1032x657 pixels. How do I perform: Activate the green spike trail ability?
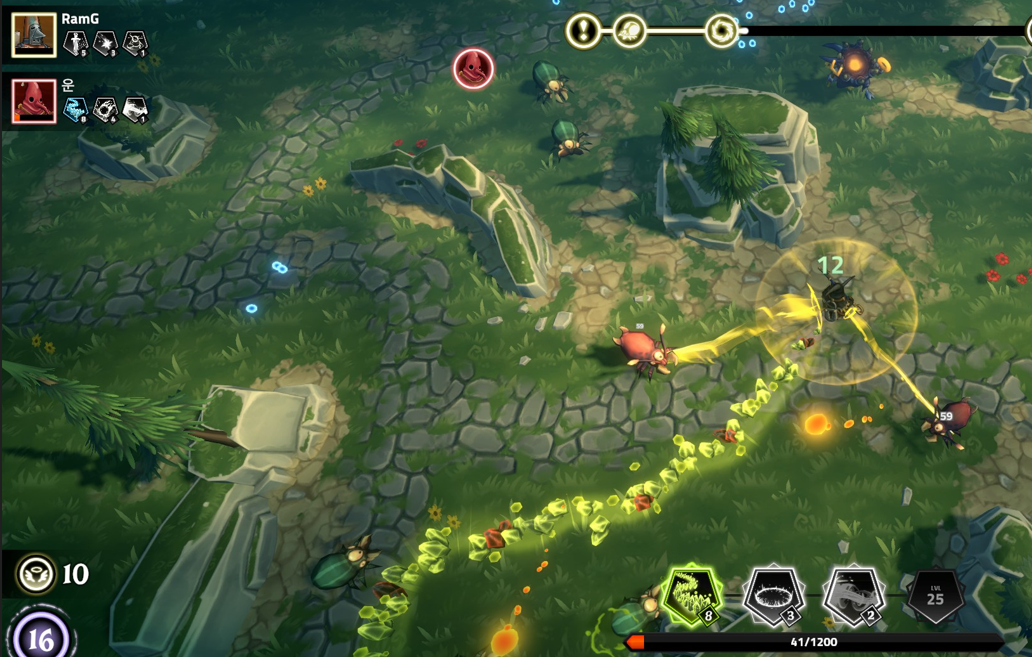pos(692,596)
